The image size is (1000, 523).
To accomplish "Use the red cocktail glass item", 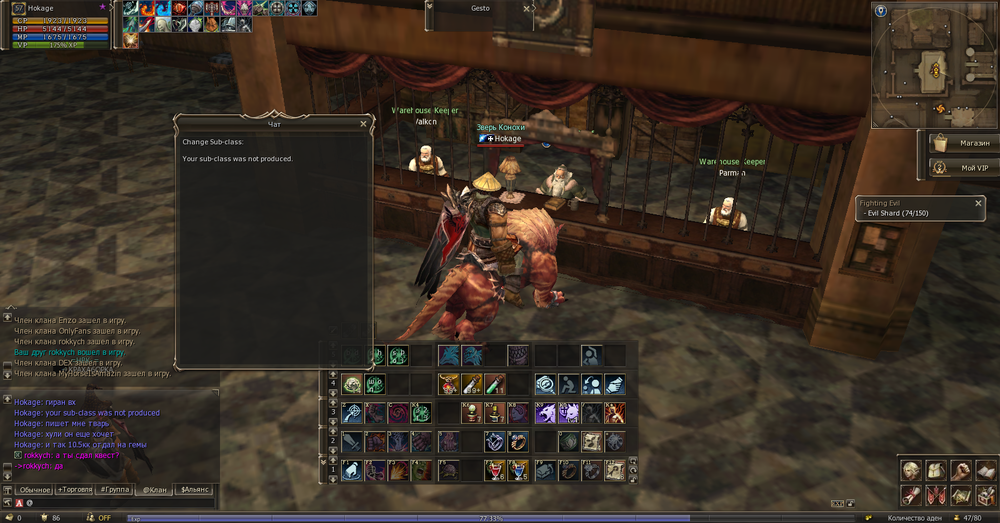I will [x=494, y=470].
